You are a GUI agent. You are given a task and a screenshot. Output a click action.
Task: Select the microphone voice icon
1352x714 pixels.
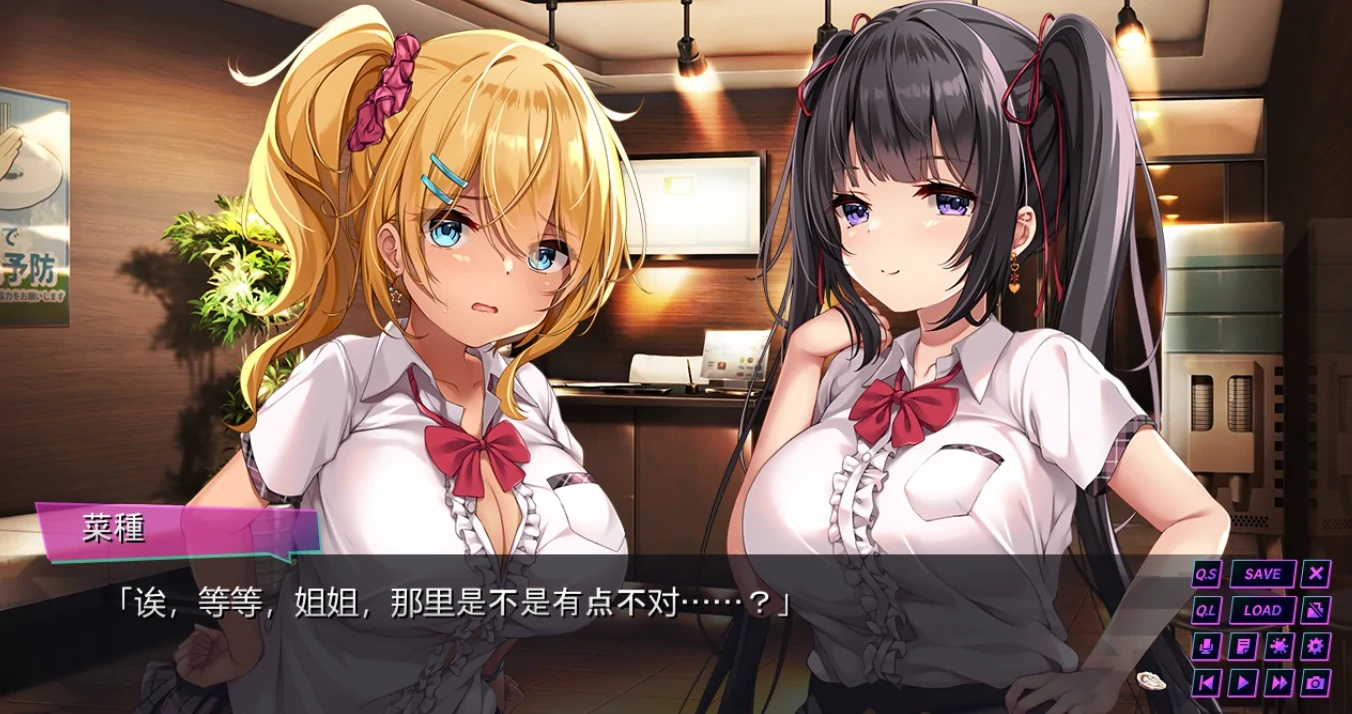[1207, 646]
